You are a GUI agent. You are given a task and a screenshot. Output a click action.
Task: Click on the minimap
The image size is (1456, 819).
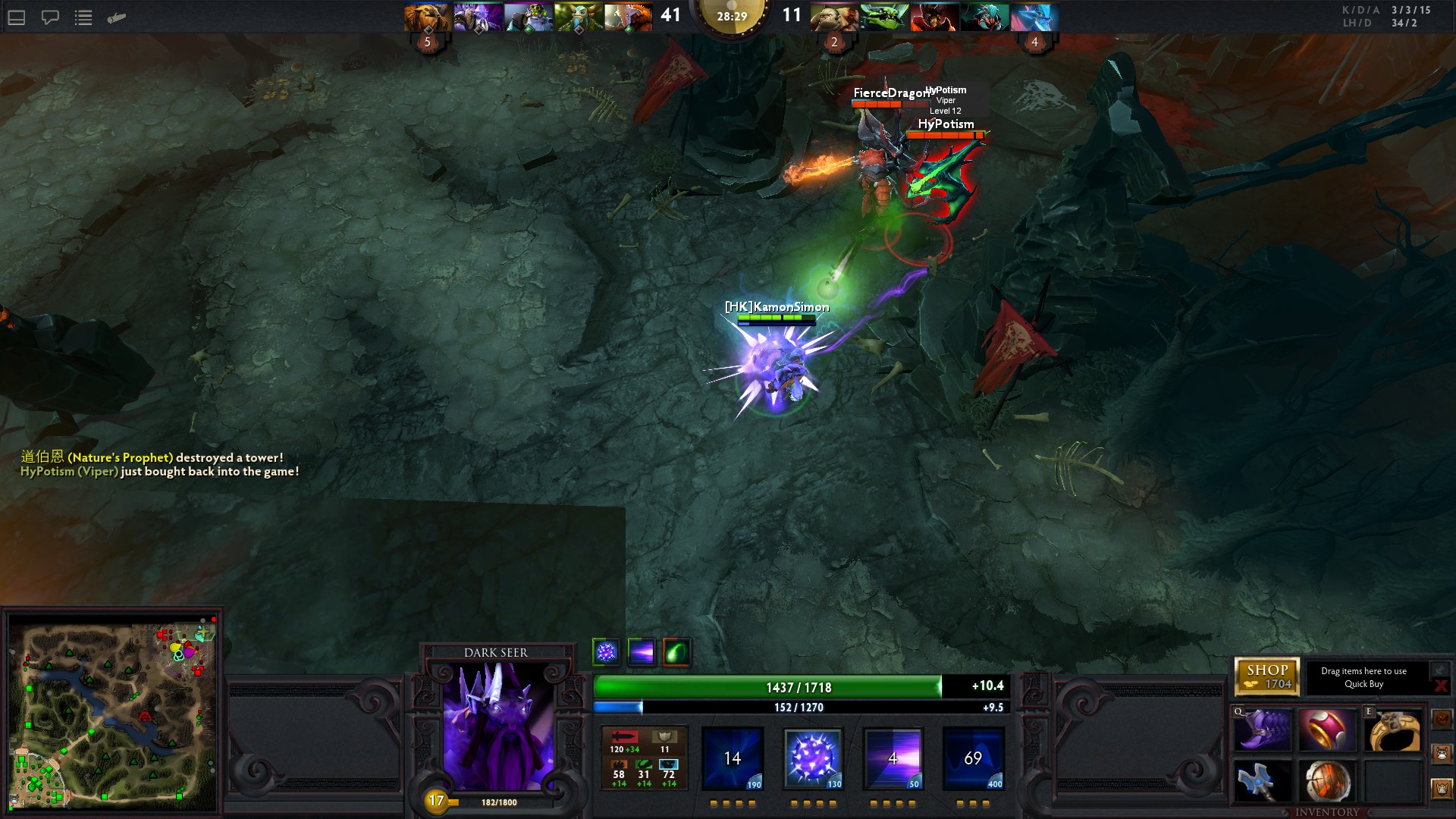[114, 713]
